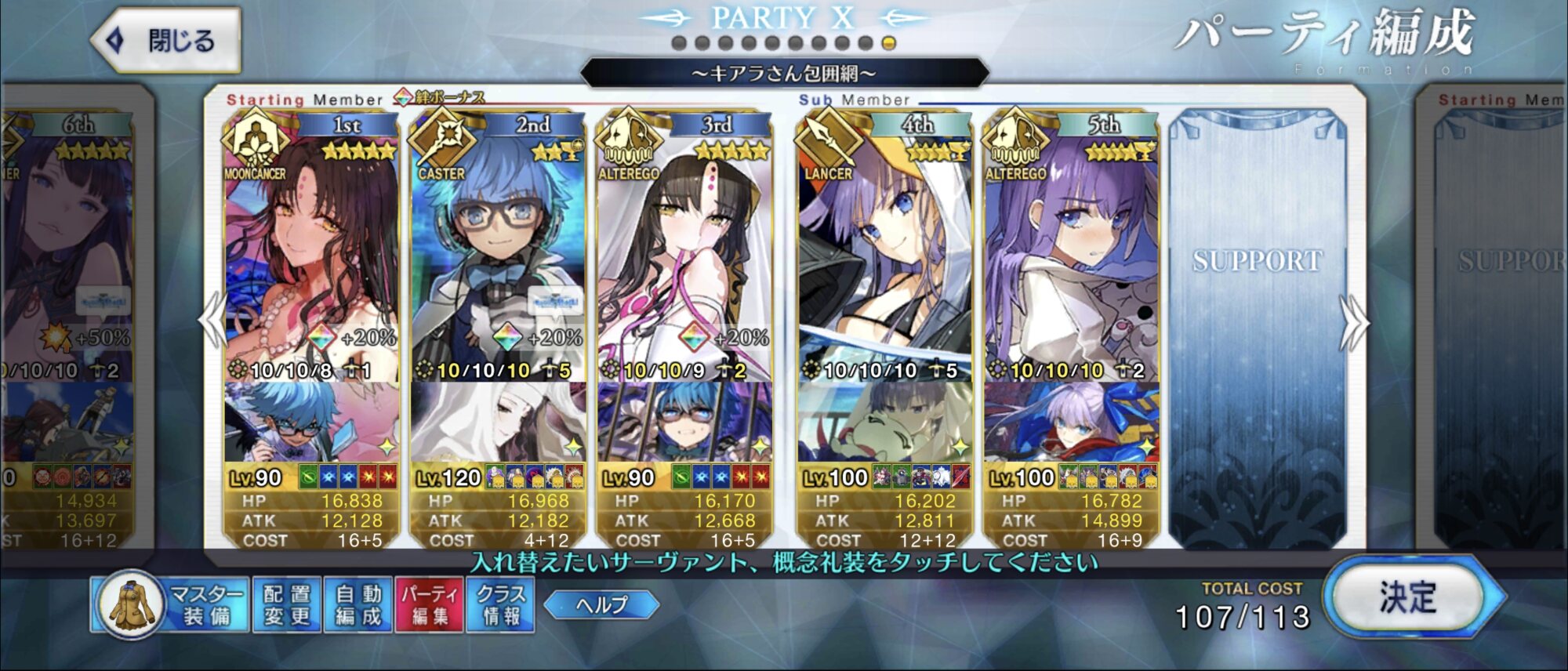Close the party formation screen with 閉じる
1568x671 pixels.
[x=166, y=41]
